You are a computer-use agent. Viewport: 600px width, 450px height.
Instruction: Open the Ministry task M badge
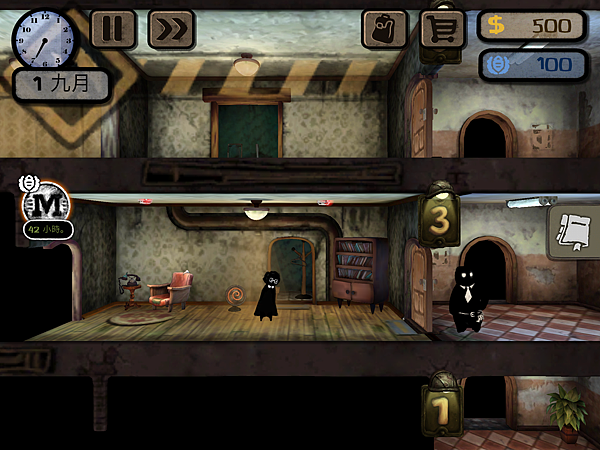43,205
